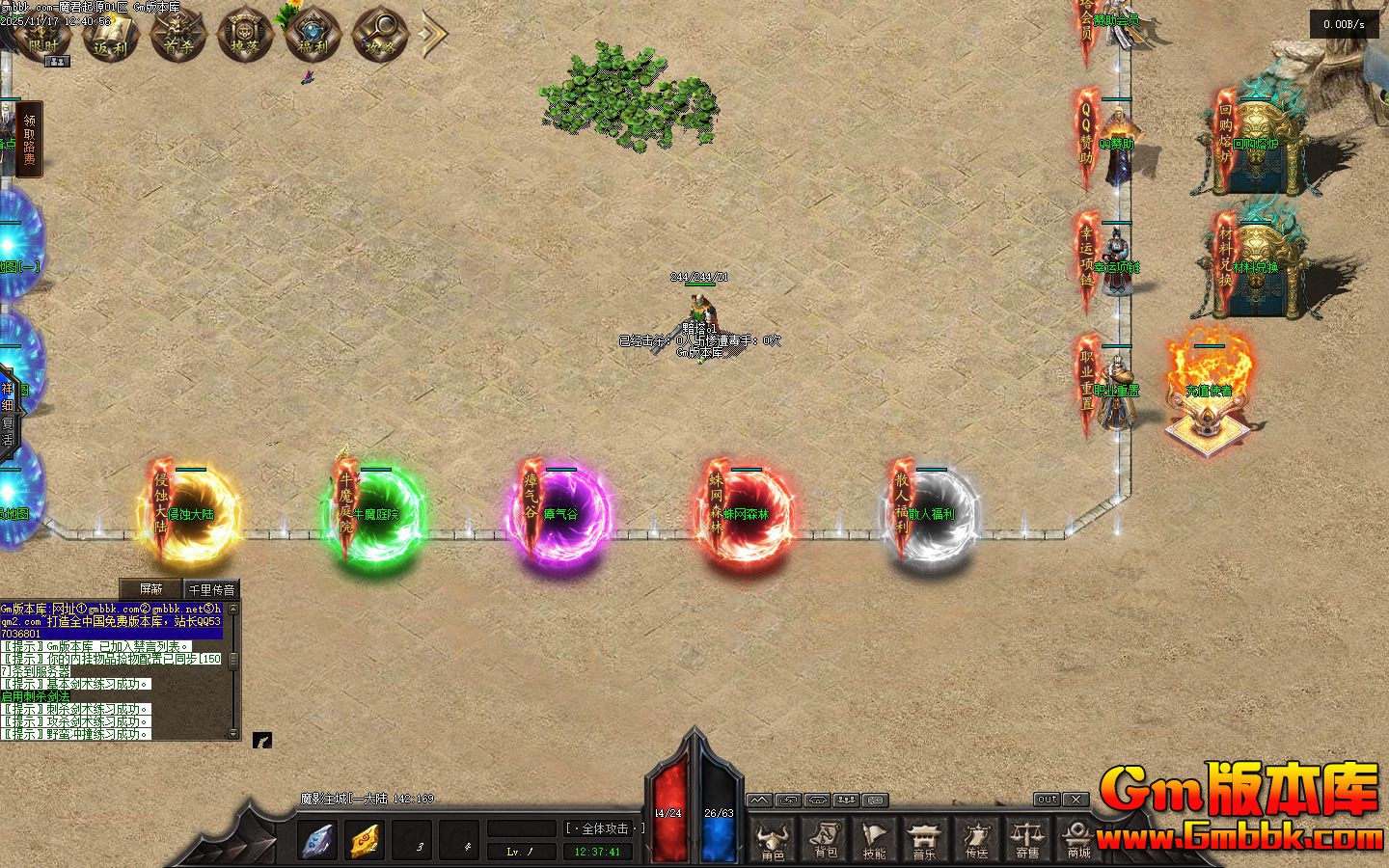Switch to the 屏蔽 chat tab
This screenshot has width=1389, height=868.
point(151,588)
